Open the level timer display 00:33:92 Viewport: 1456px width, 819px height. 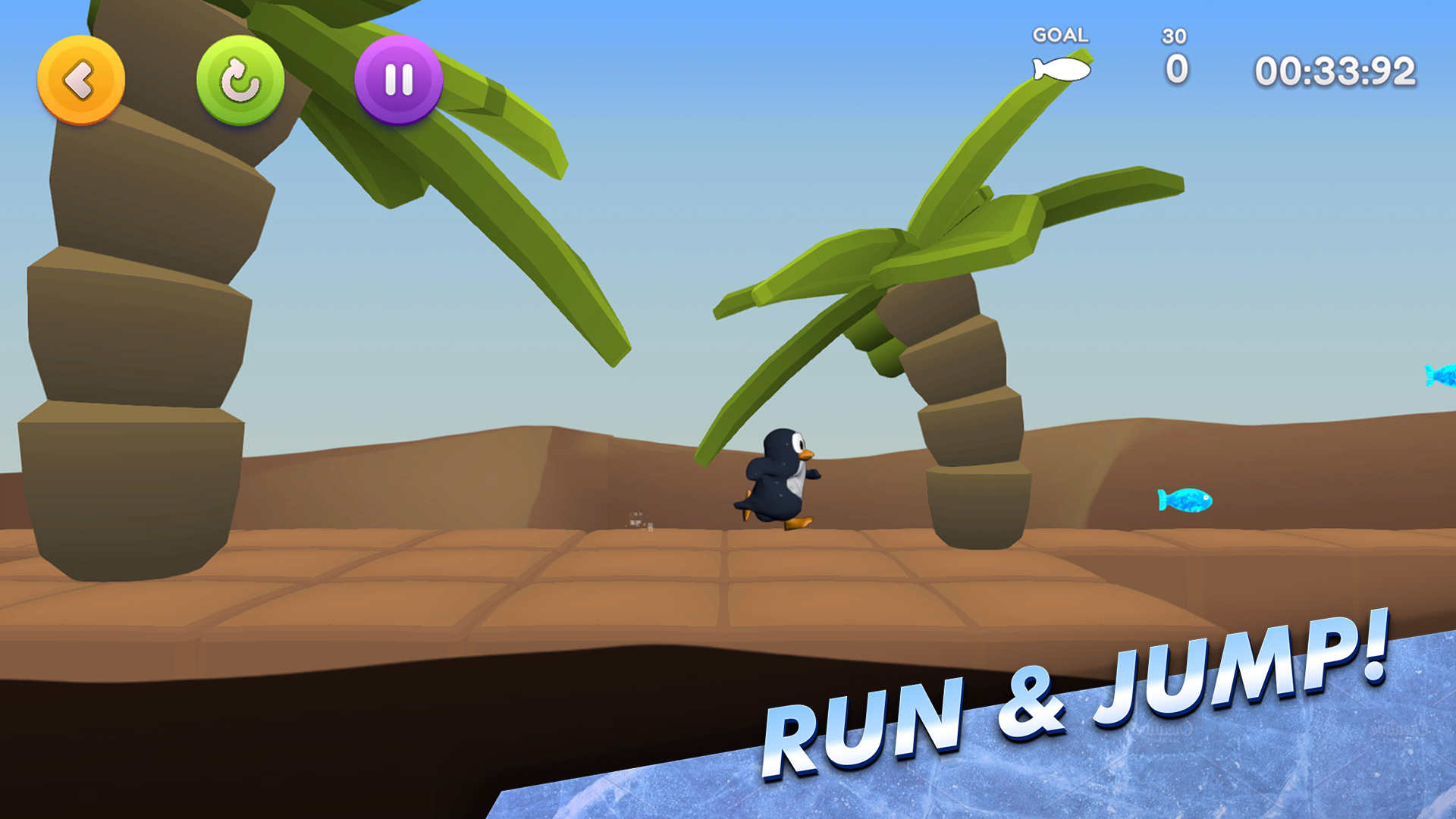tap(1335, 70)
